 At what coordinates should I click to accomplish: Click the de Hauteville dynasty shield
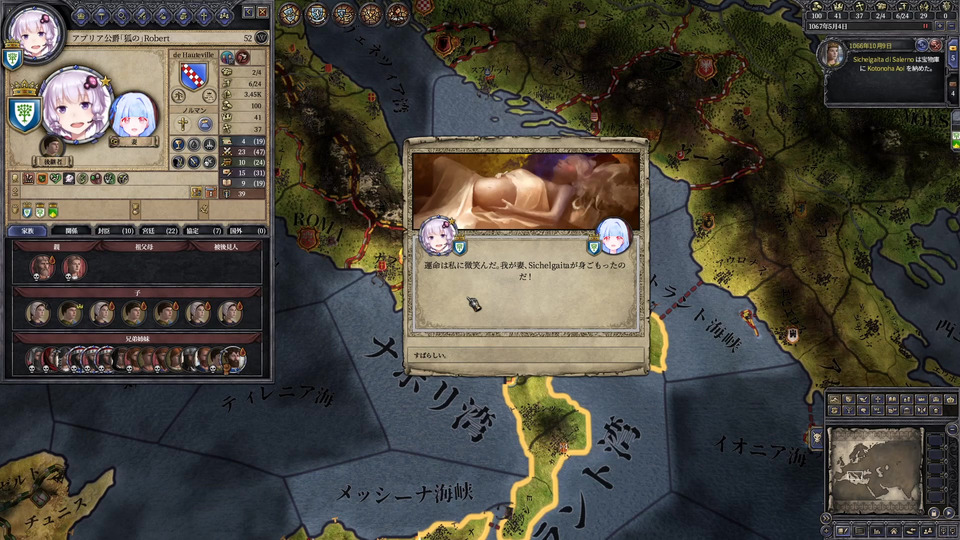tap(194, 75)
